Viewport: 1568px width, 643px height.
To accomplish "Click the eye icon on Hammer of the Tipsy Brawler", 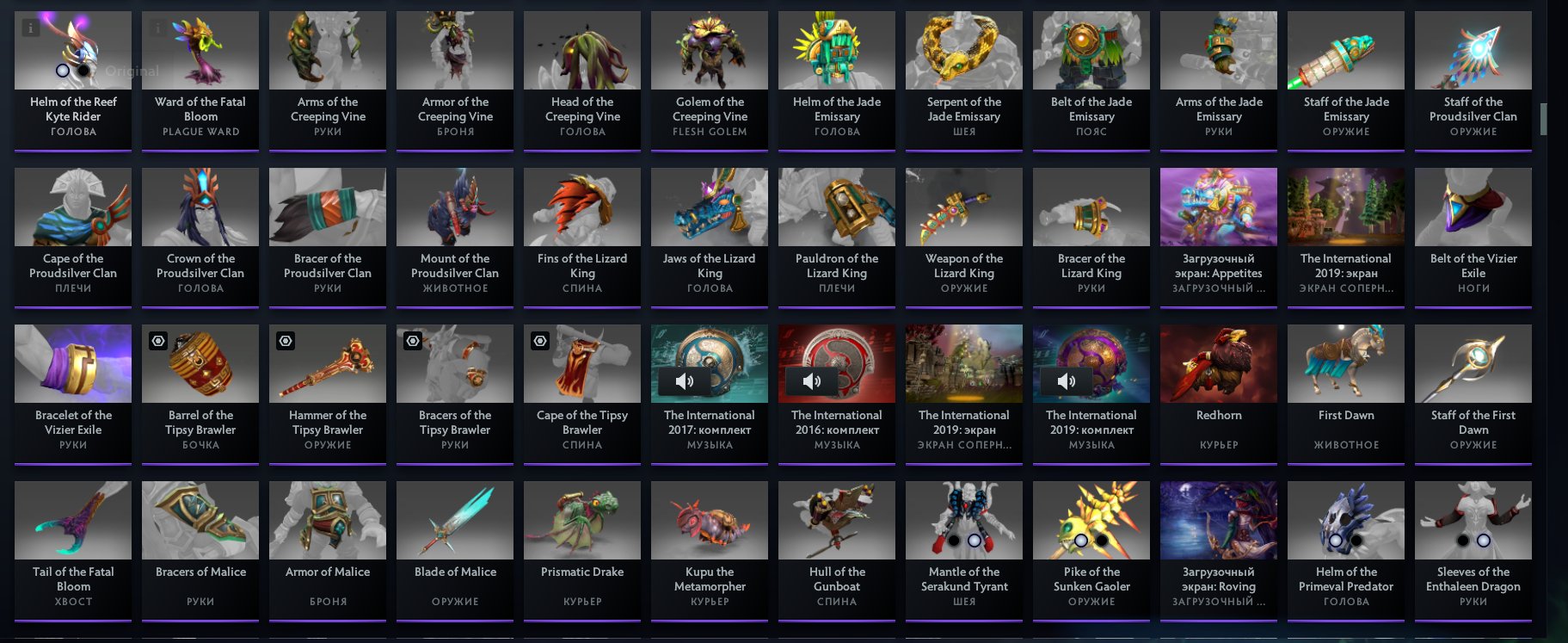I will click(285, 340).
